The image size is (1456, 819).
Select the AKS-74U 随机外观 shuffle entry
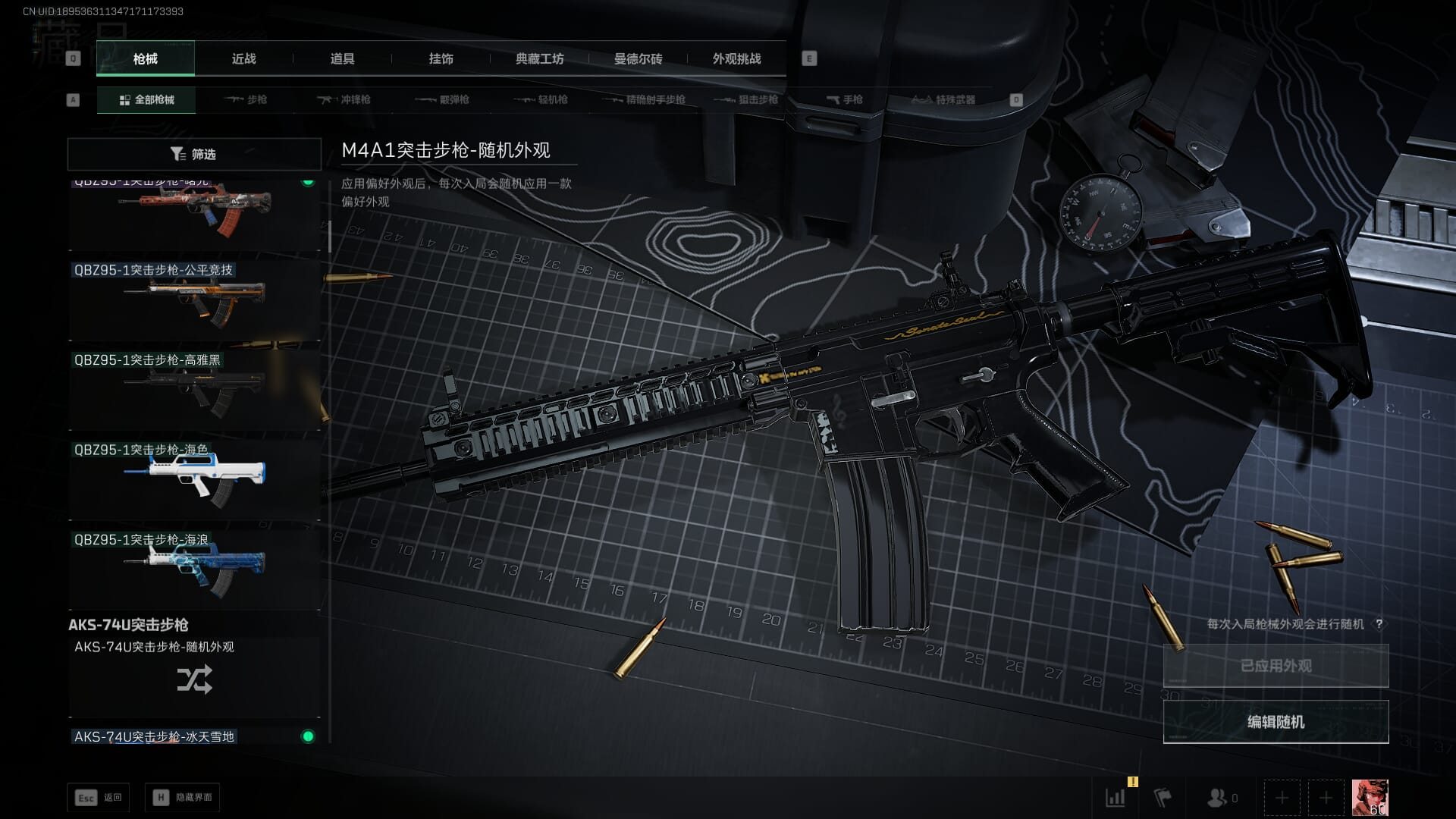(194, 677)
